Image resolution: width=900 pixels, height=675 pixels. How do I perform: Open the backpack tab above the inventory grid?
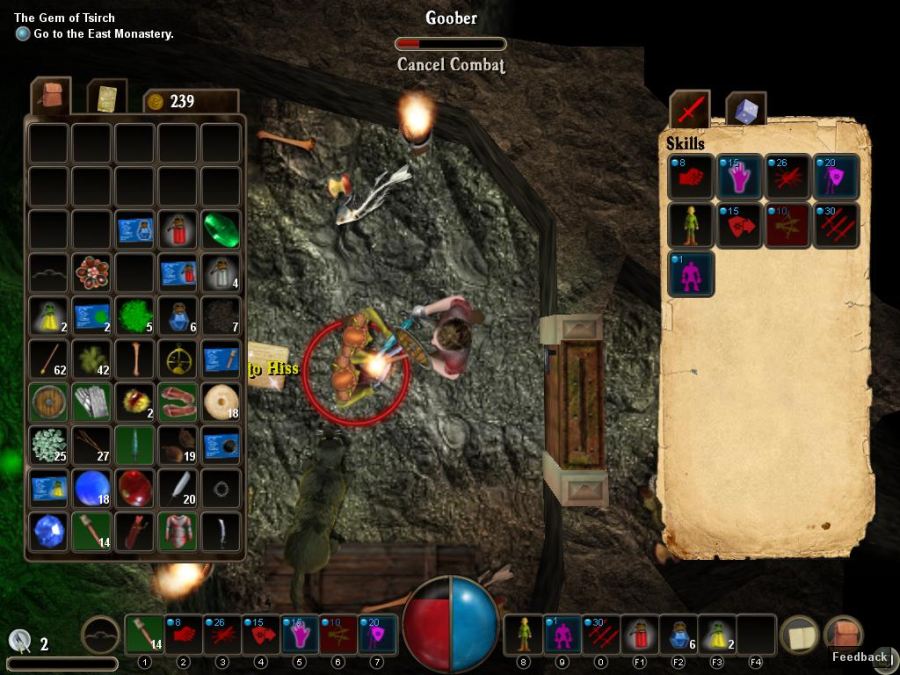50,96
